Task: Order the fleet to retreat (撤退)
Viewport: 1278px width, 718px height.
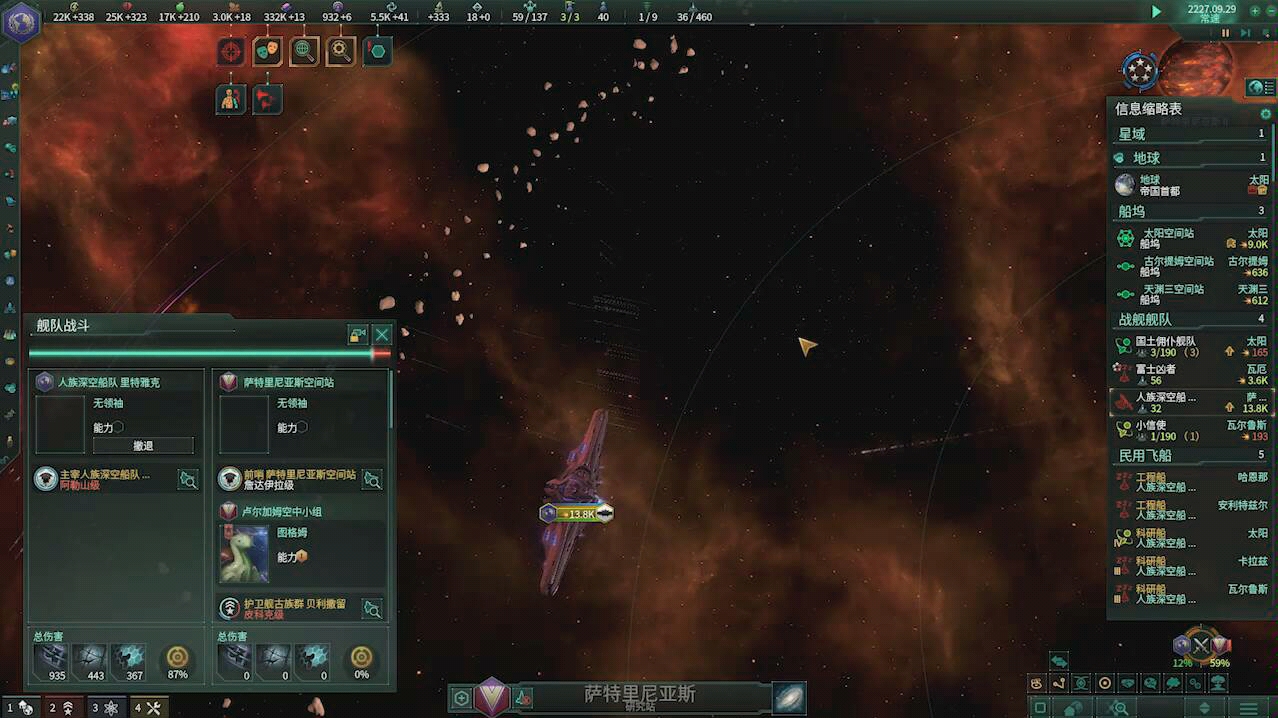Action: coord(143,446)
